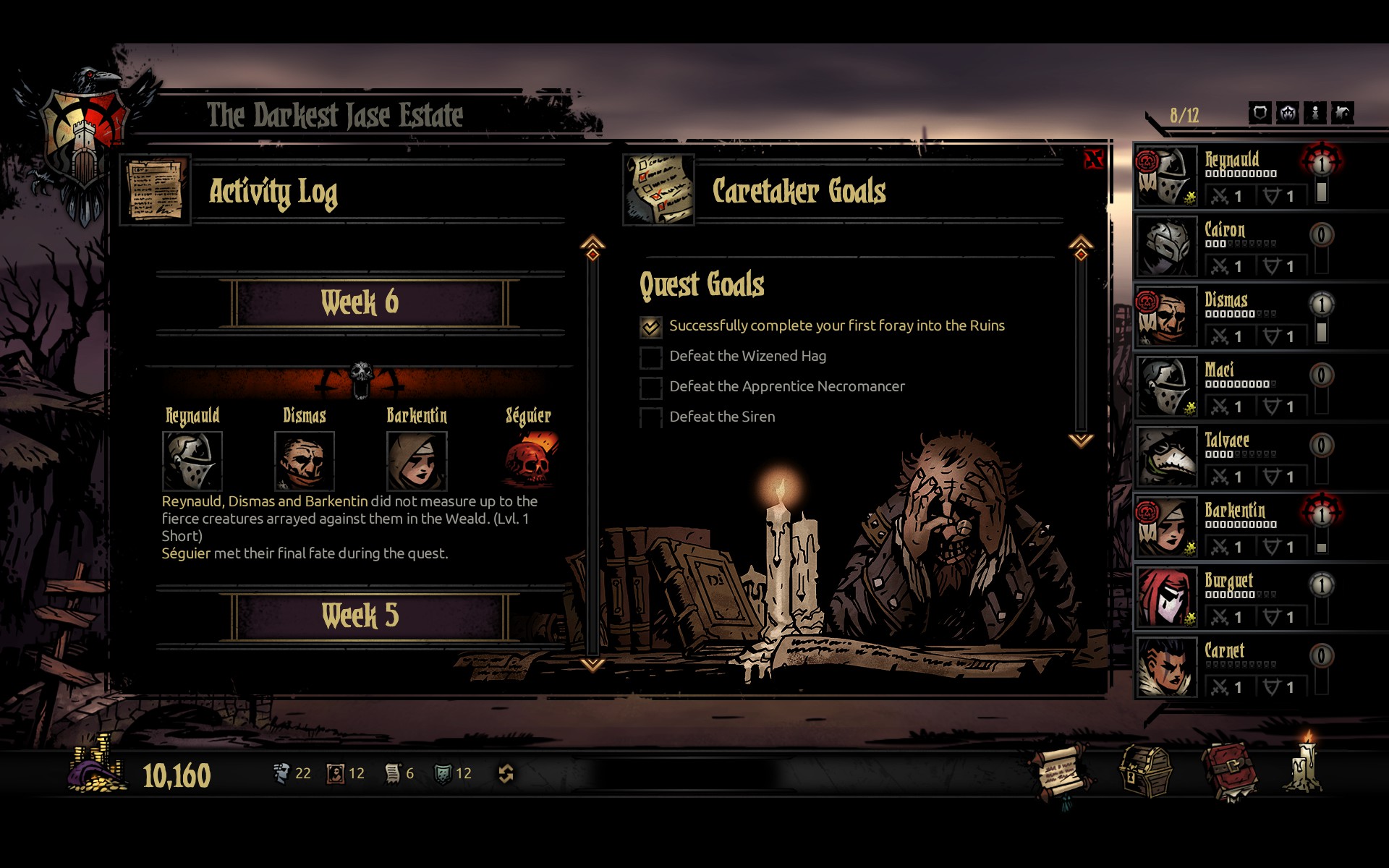The image size is (1389, 868).
Task: Close the Activity Log panel
Action: pyautogui.click(x=1093, y=159)
